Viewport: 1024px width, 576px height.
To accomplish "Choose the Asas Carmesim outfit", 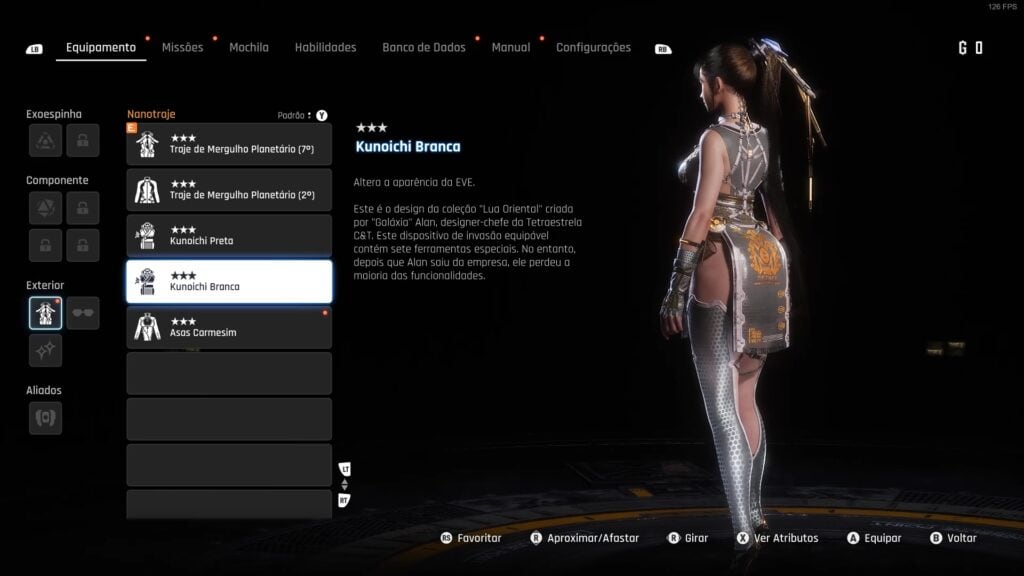I will pyautogui.click(x=229, y=327).
